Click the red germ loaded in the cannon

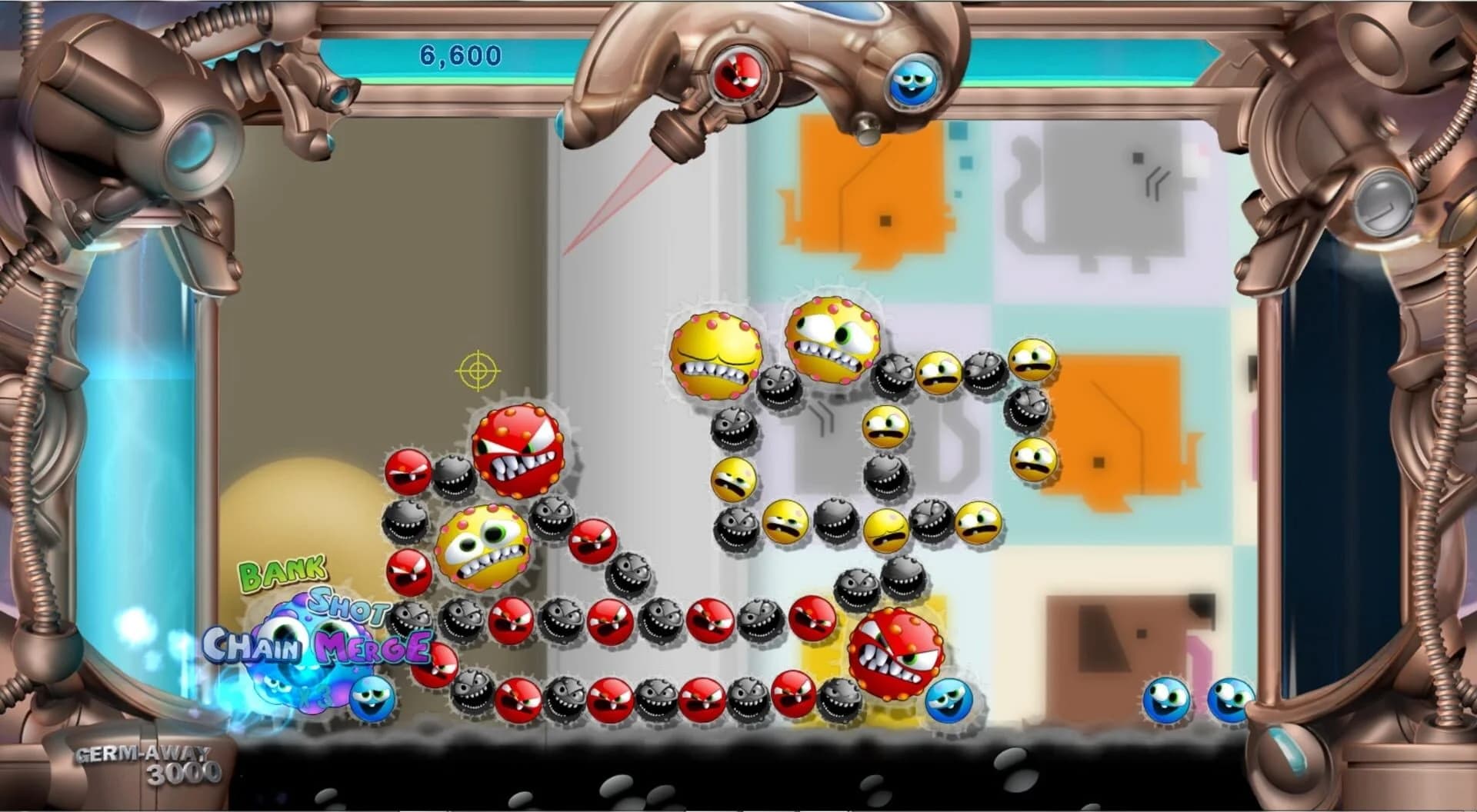736,73
